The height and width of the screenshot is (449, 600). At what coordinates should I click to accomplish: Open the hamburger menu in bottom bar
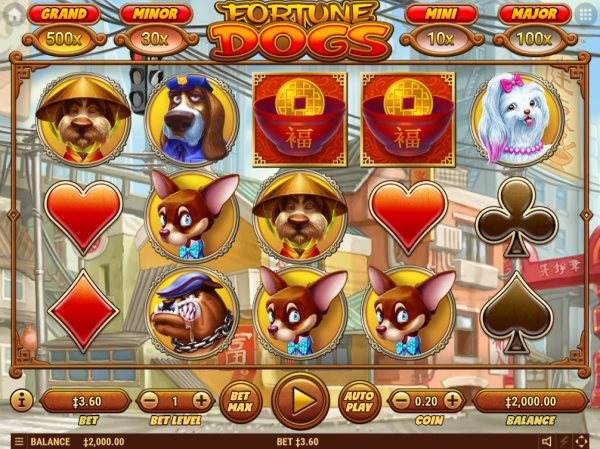[17, 441]
